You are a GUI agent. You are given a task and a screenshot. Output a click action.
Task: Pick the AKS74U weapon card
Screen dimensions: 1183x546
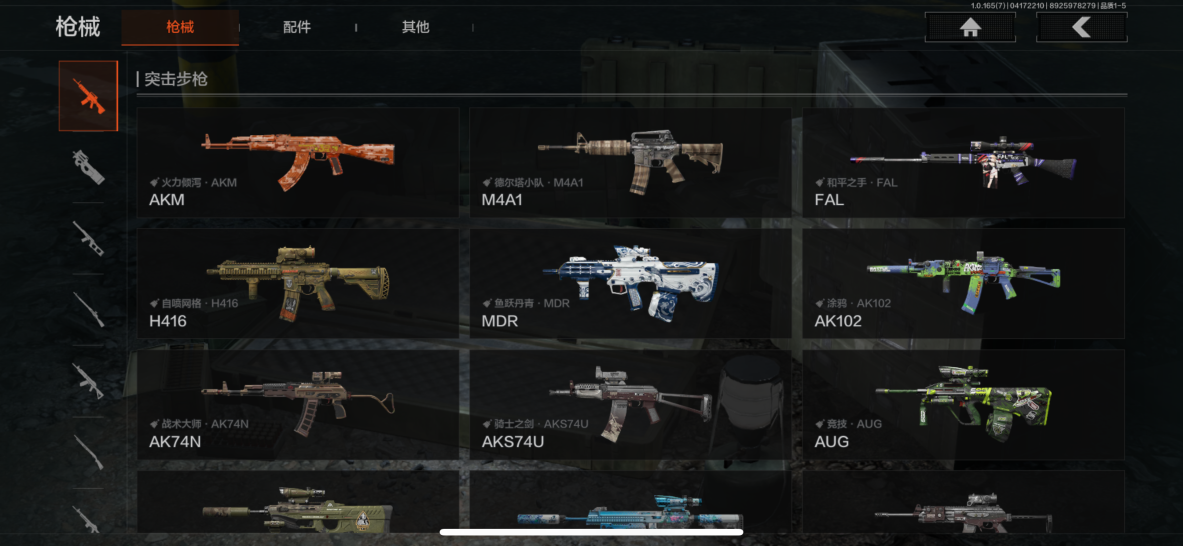click(630, 404)
